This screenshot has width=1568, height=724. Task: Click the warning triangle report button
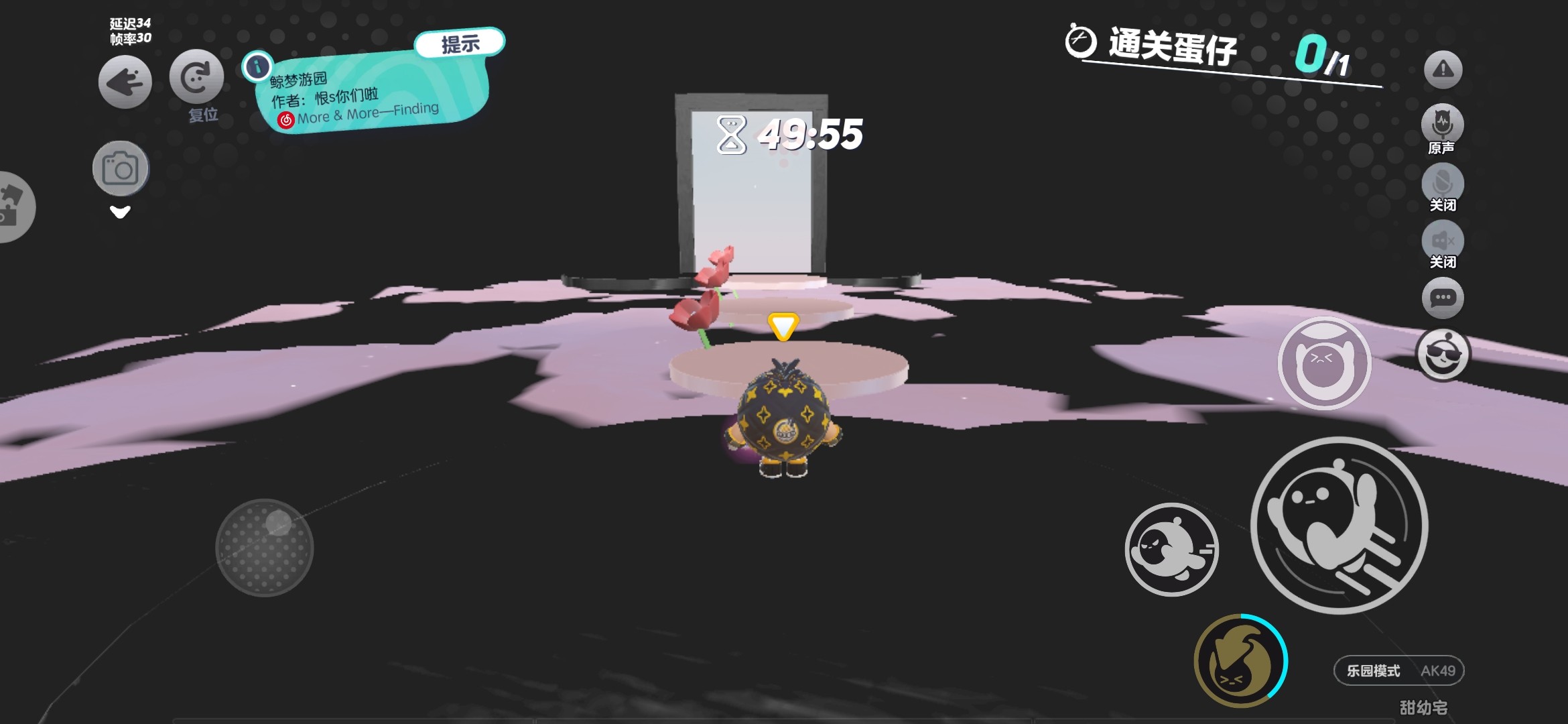(x=1443, y=70)
